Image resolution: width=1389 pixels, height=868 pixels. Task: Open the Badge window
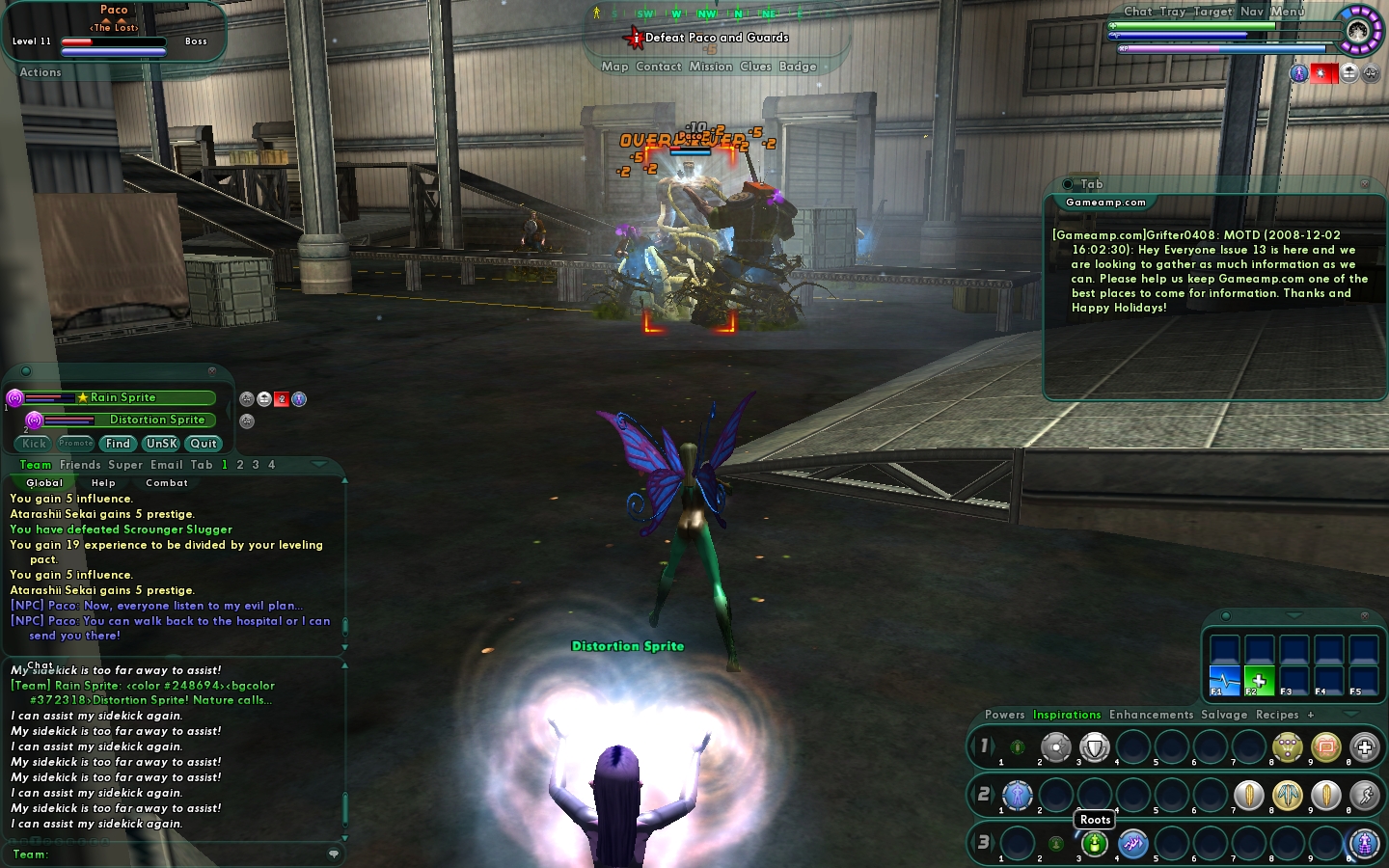pyautogui.click(x=798, y=67)
